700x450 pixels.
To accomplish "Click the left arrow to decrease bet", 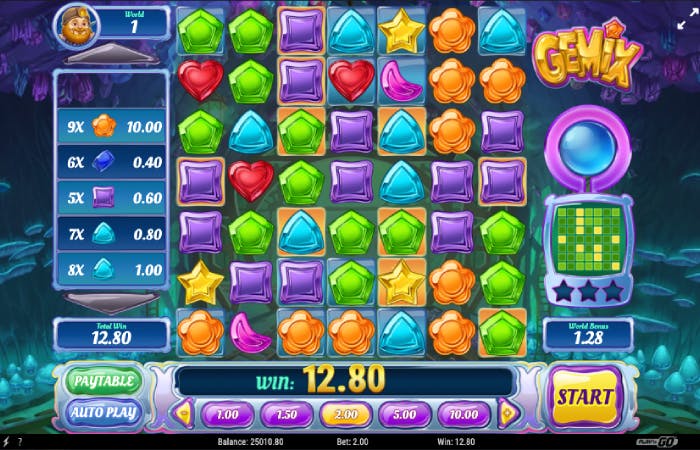I will 184,413.
